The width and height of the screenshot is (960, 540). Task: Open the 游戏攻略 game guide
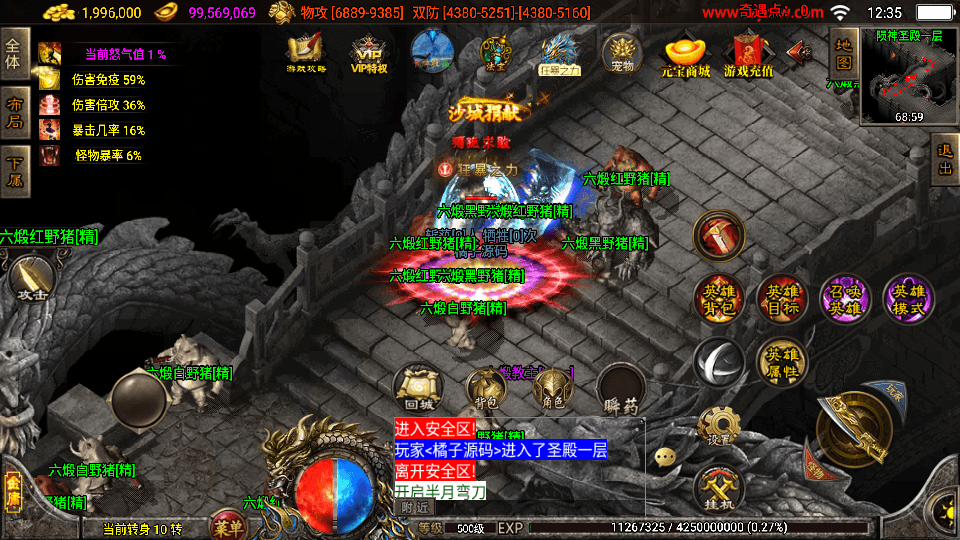point(305,54)
